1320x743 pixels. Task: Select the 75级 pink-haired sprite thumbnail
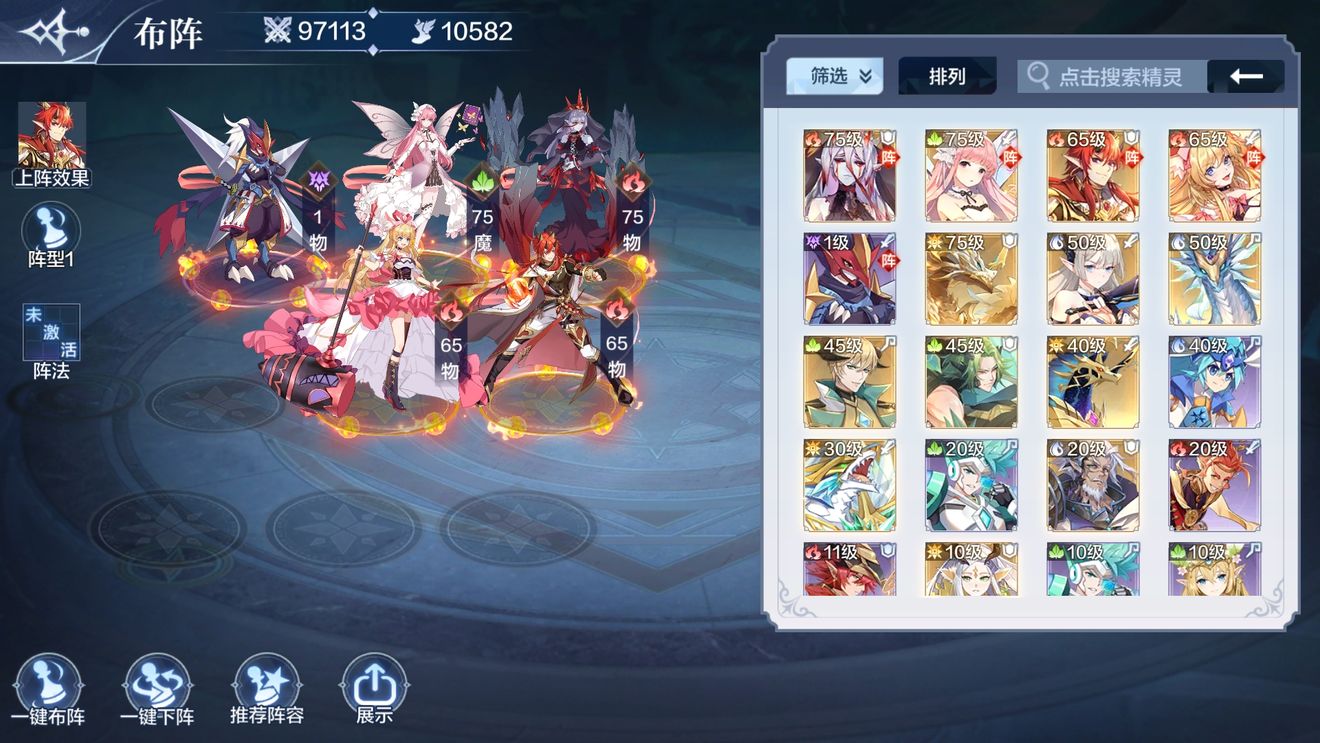pos(971,174)
